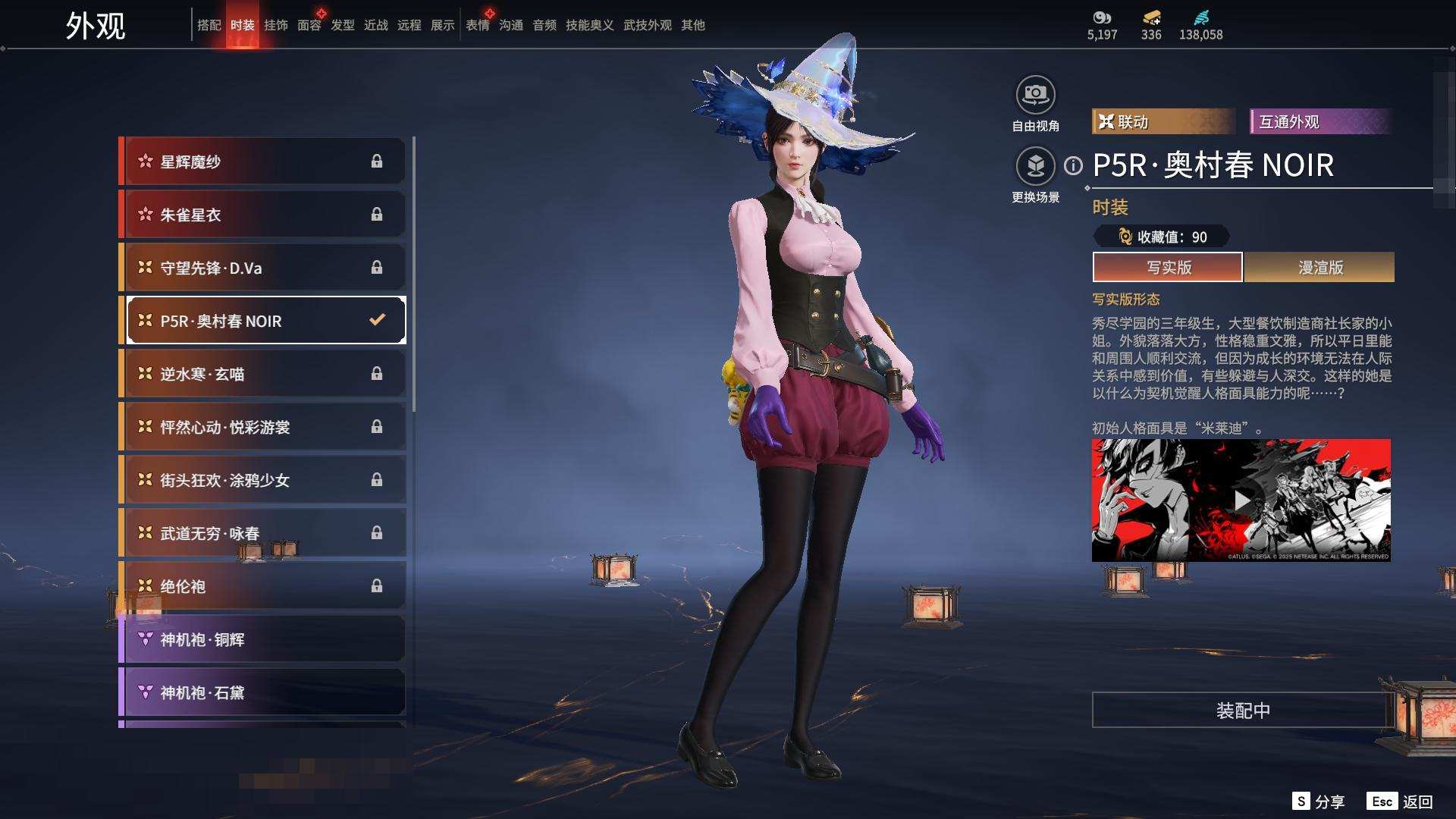The width and height of the screenshot is (1456, 819).
Task: Play the Persona 5 preview video
Action: tap(1241, 500)
